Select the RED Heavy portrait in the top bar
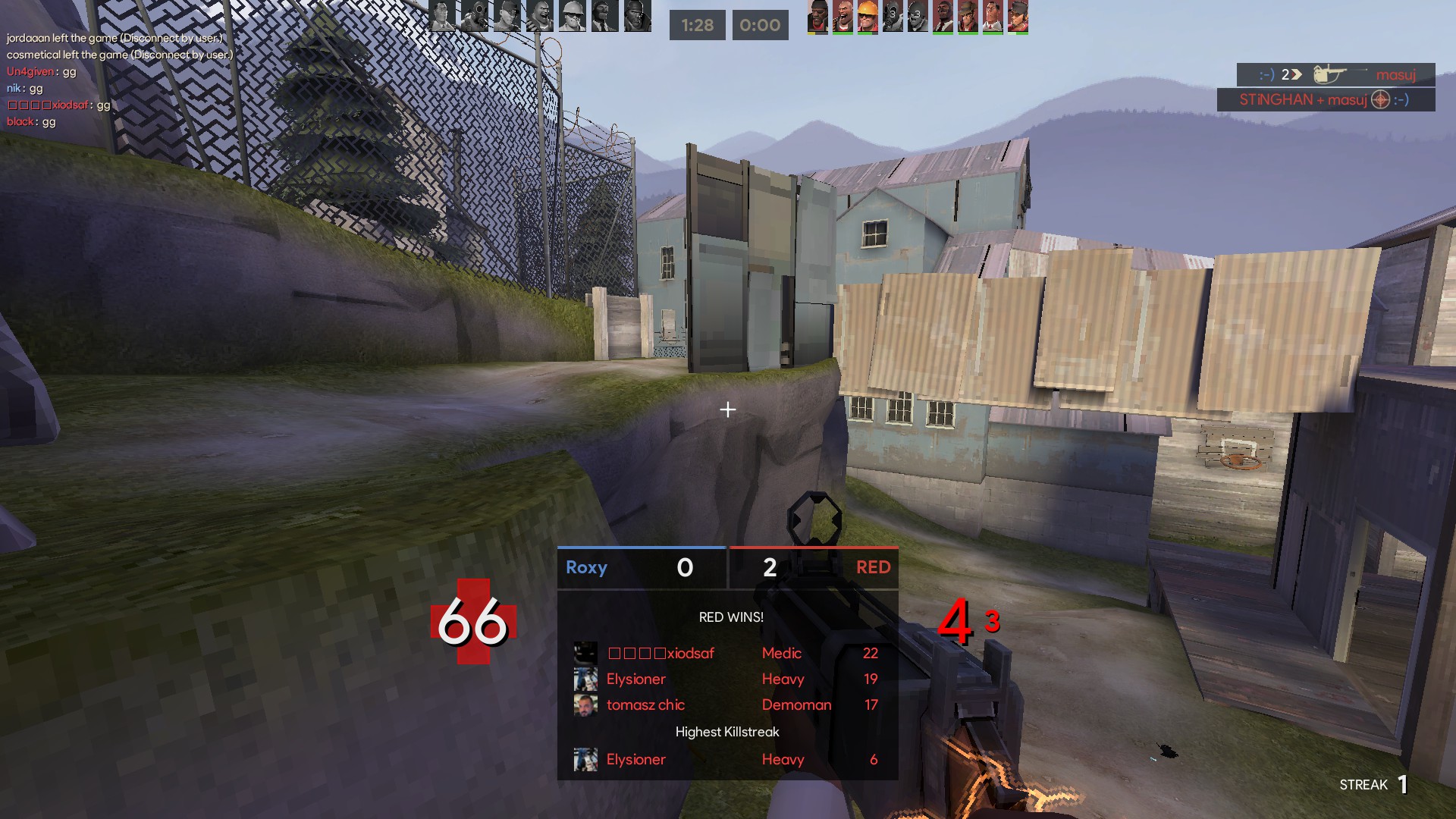This screenshot has width=1456, height=819. coord(842,16)
